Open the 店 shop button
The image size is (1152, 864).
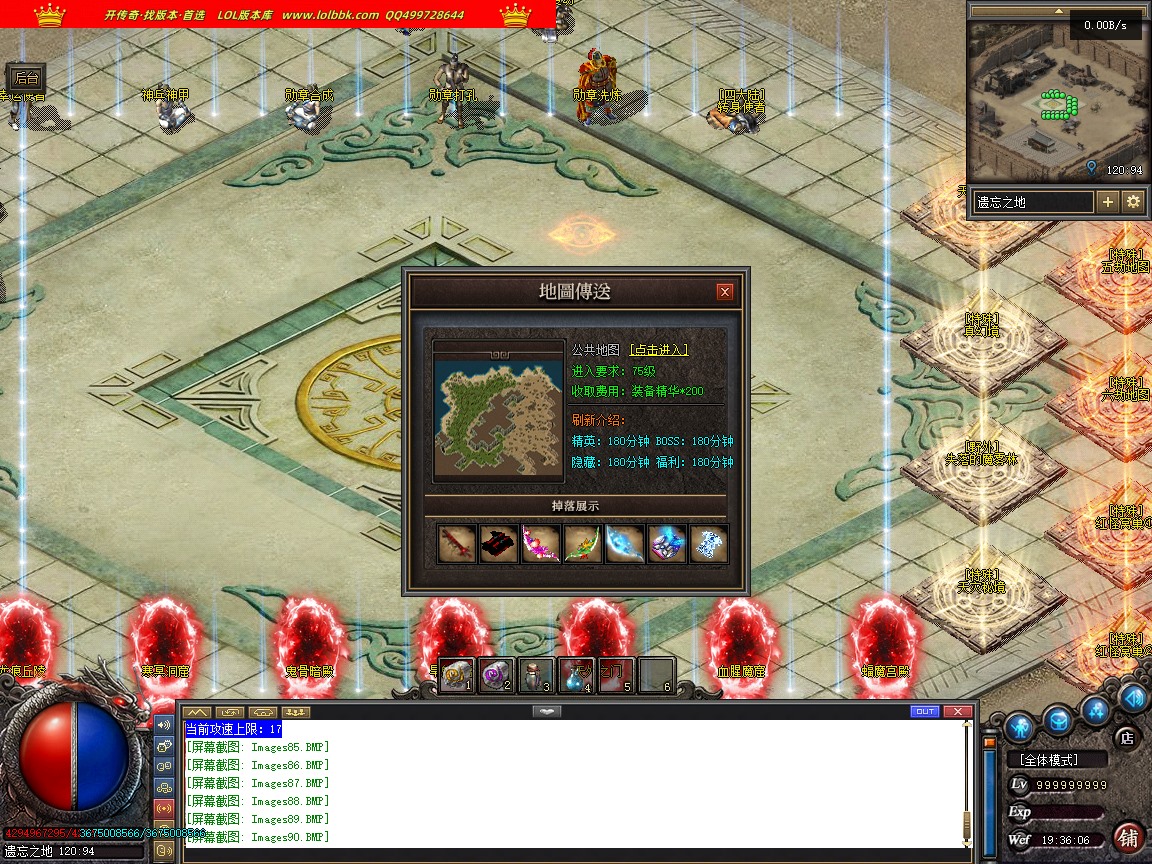(1125, 738)
